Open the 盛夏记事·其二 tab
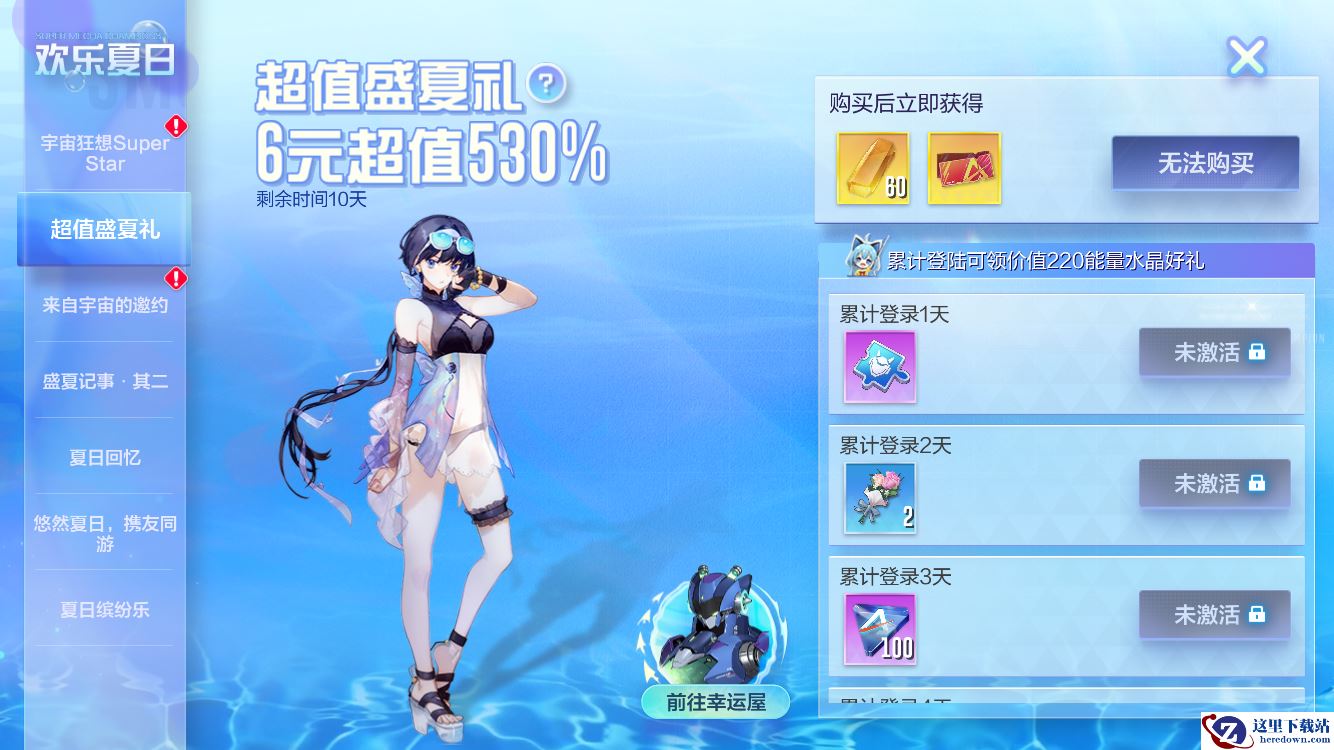This screenshot has height=750, width=1334. tap(104, 381)
